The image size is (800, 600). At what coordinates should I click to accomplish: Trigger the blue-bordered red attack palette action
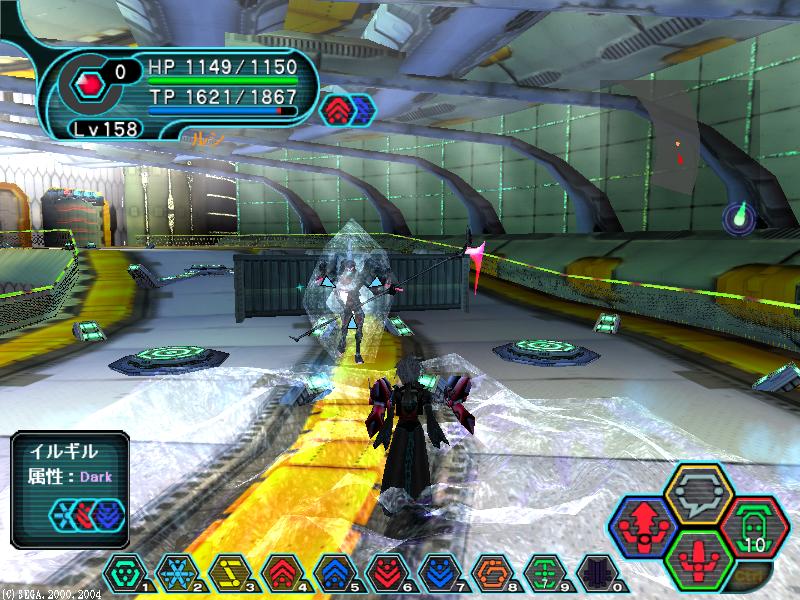click(645, 524)
